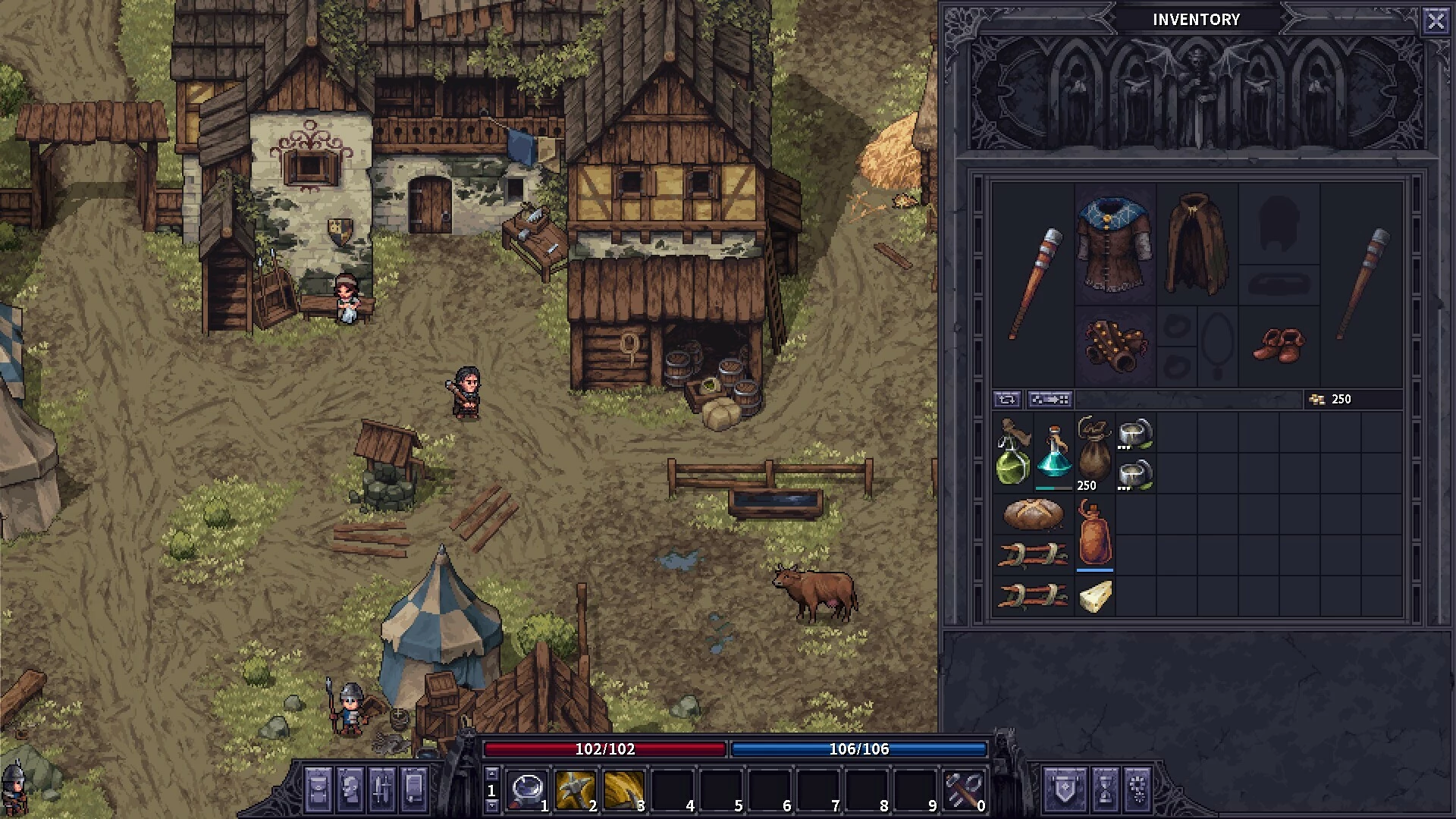Select the green potion flask
The width and height of the screenshot is (1456, 819).
click(1012, 453)
